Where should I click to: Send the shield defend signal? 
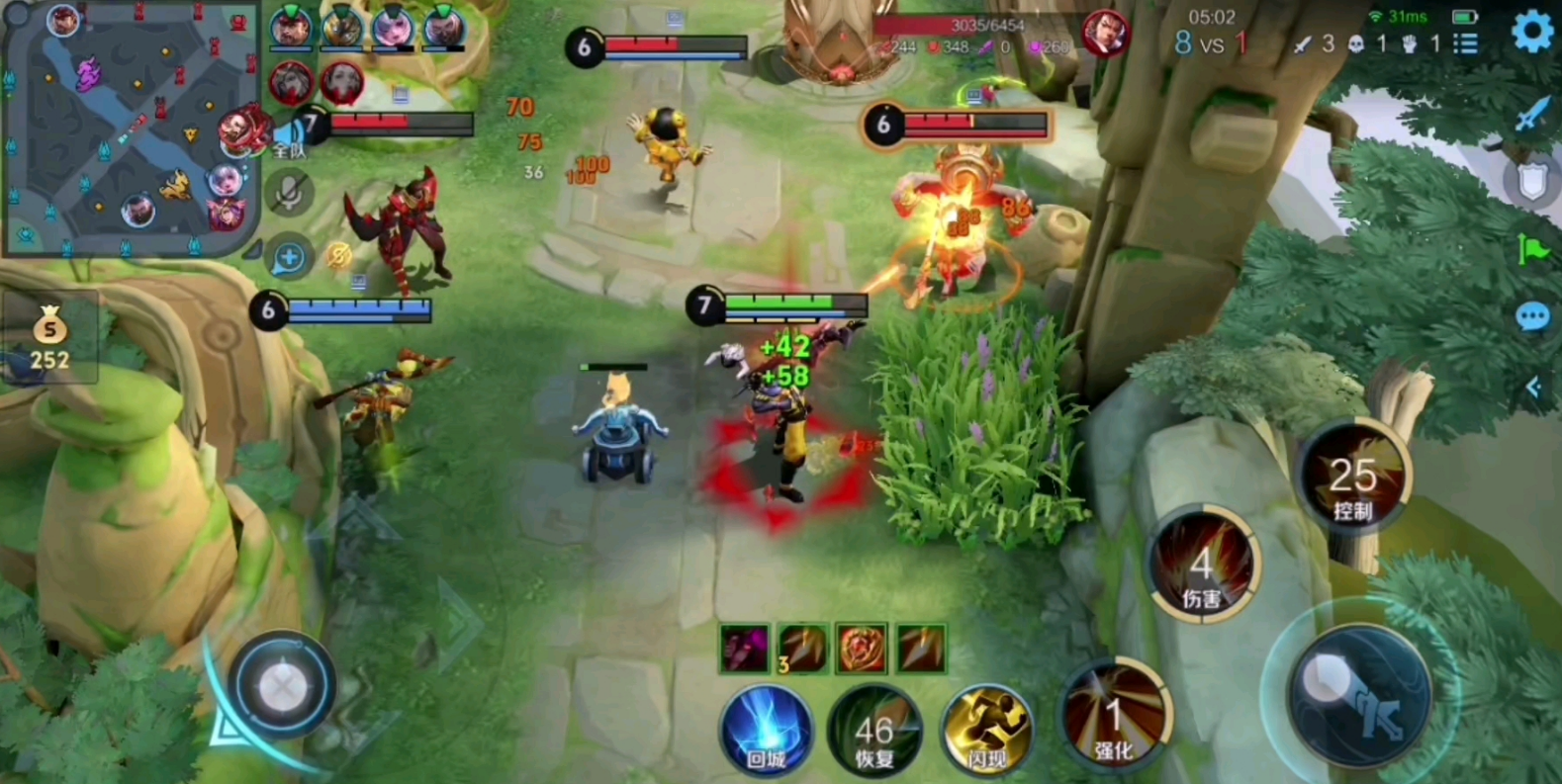(x=1531, y=181)
